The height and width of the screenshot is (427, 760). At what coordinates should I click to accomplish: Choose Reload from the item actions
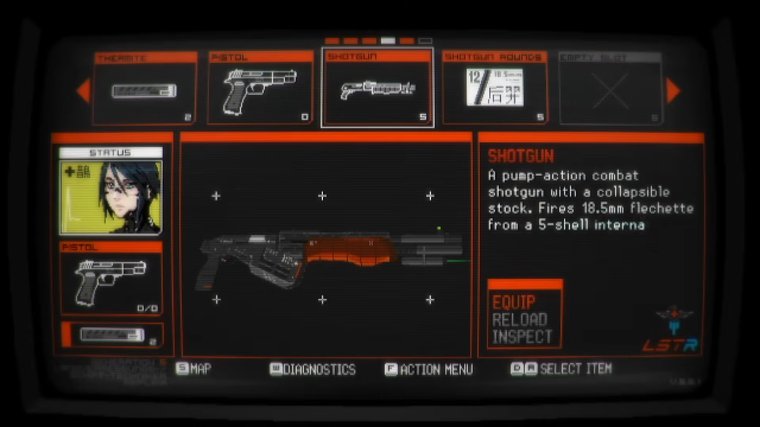tap(519, 320)
